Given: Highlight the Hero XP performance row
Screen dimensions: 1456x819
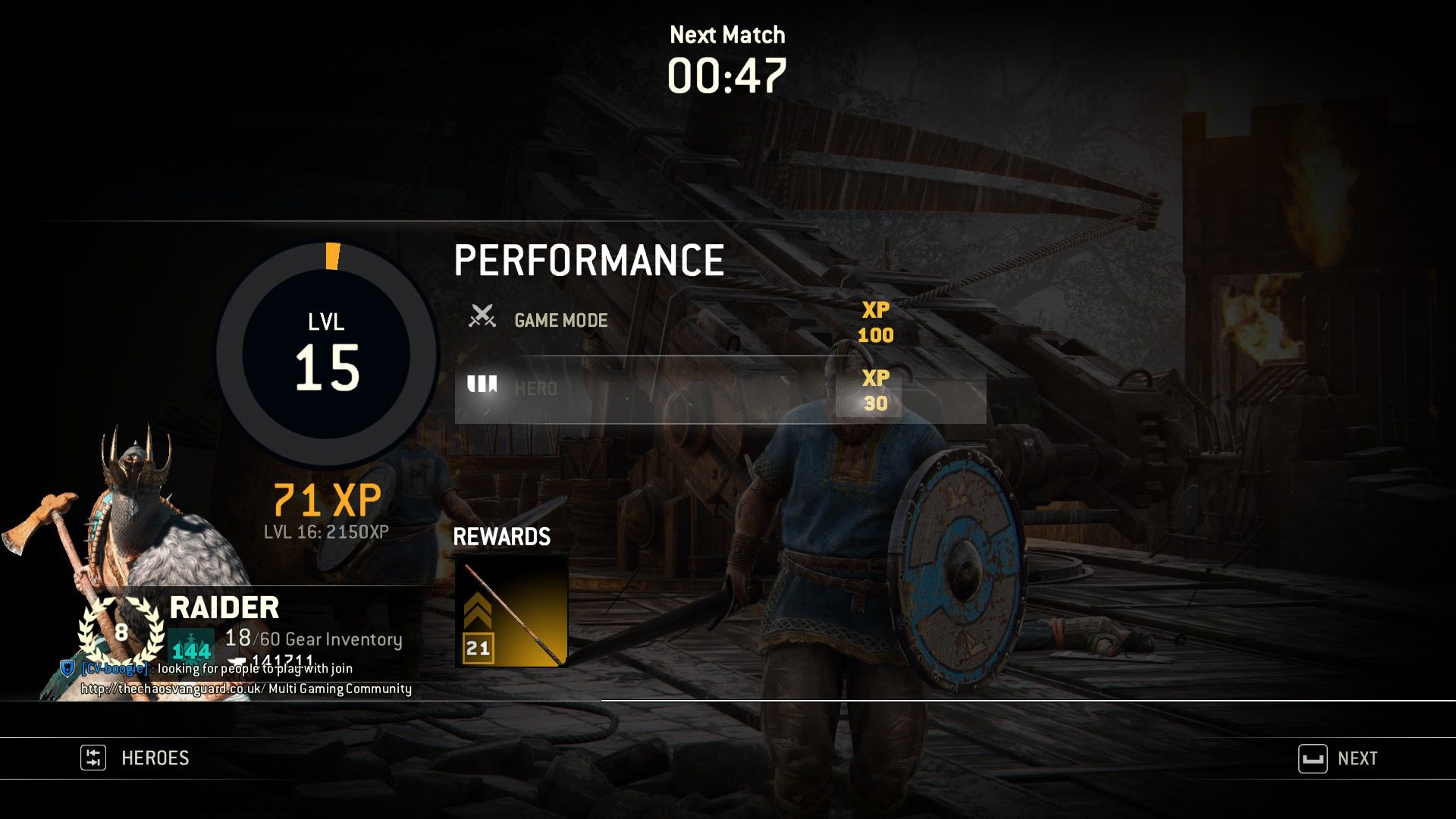Looking at the screenshot, I should [720, 390].
